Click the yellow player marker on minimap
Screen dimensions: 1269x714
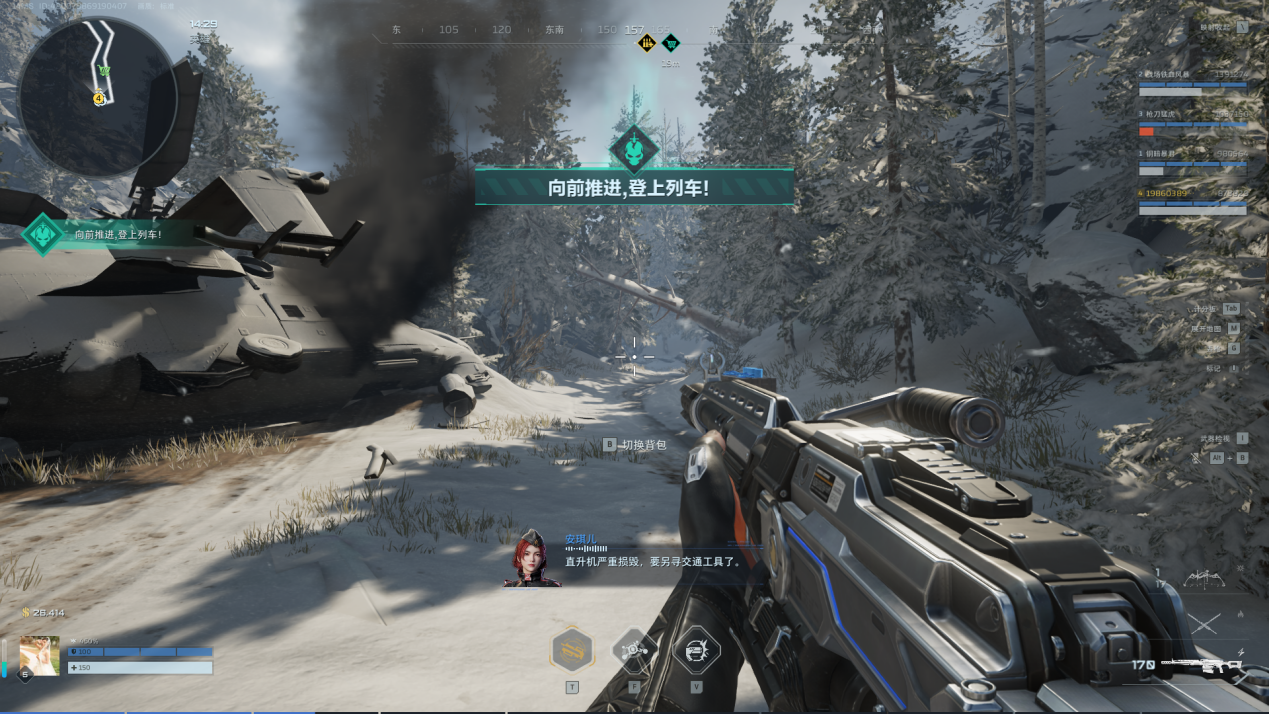99,98
